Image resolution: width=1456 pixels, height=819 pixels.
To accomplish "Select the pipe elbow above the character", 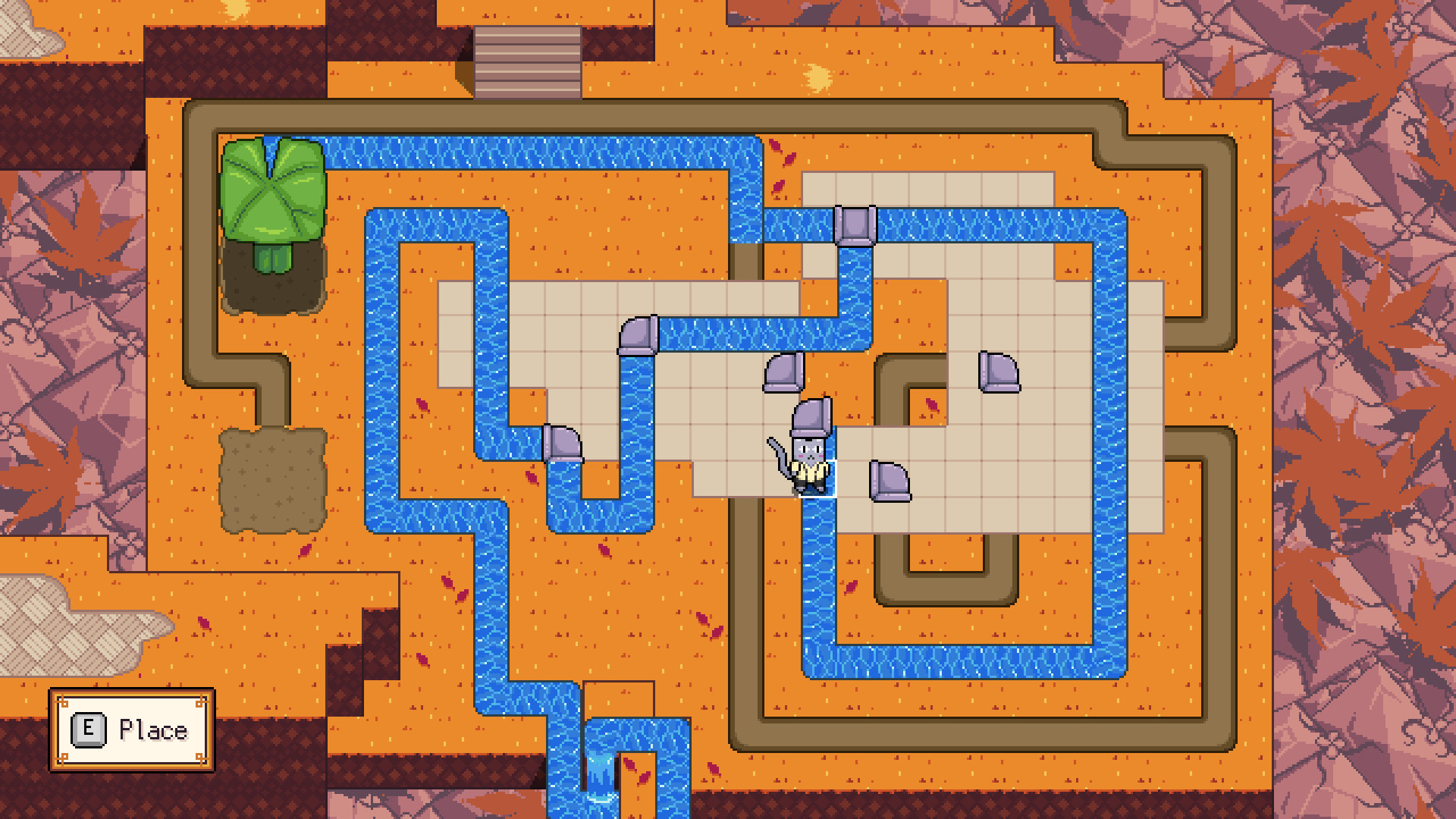I will pyautogui.click(x=784, y=372).
